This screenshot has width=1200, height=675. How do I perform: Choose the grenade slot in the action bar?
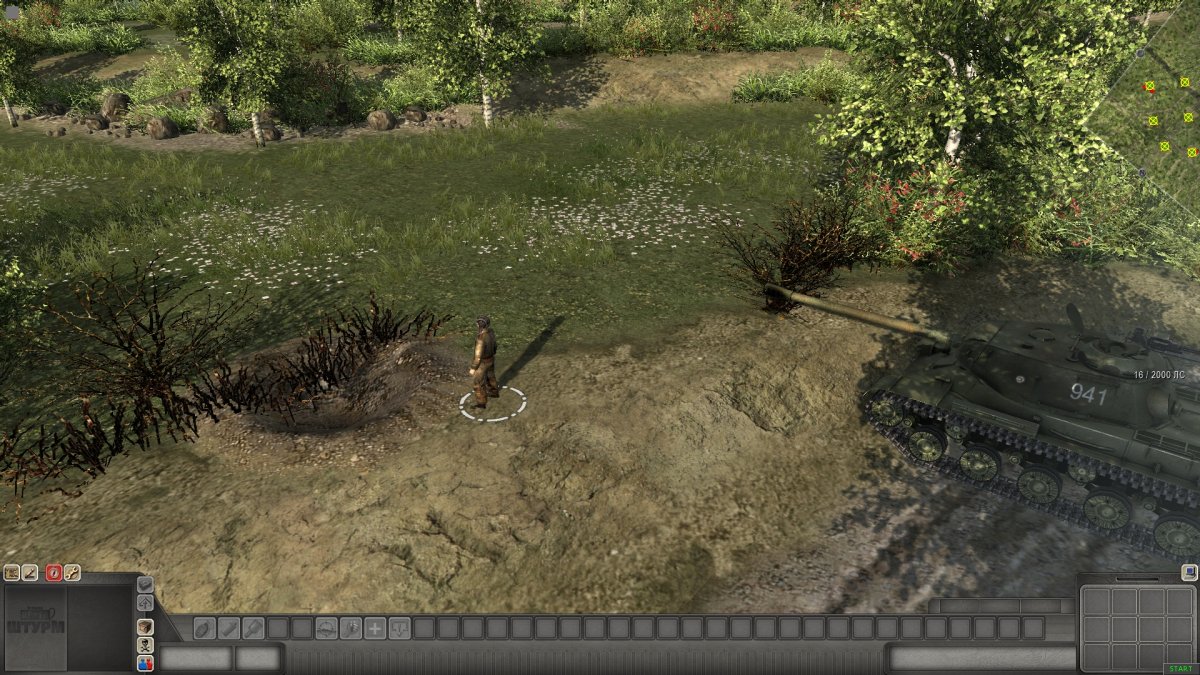[x=204, y=628]
